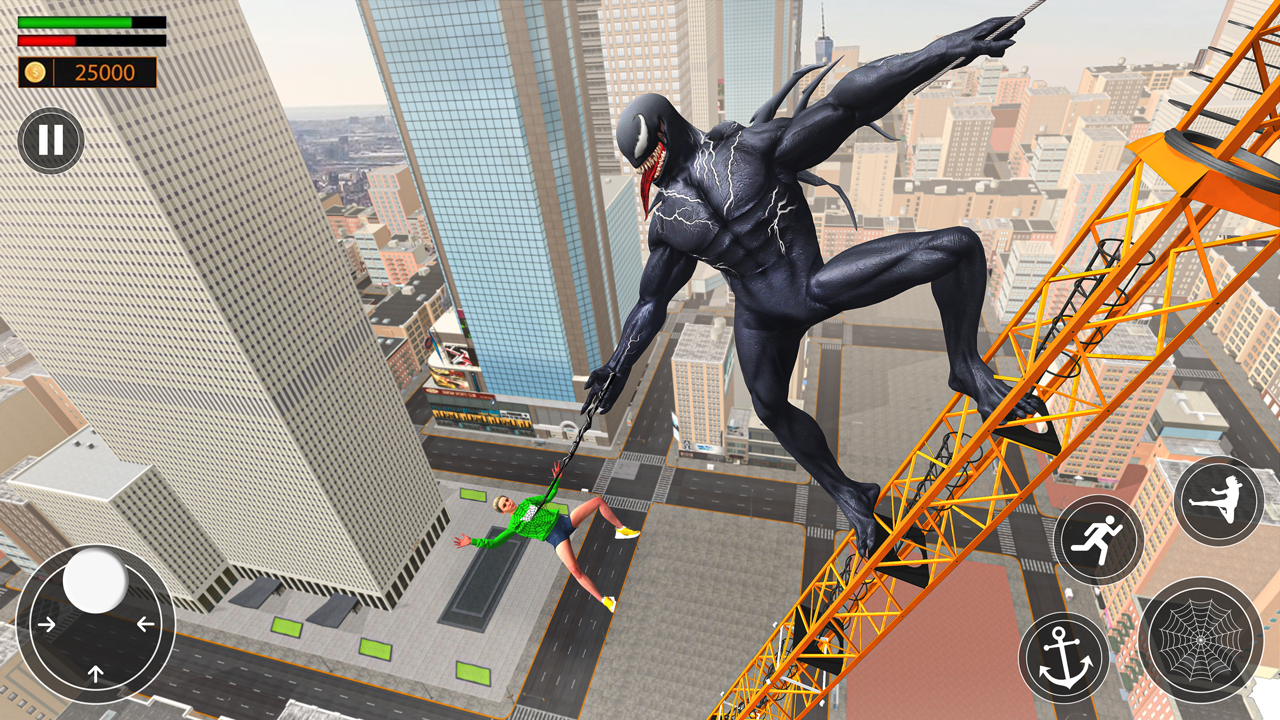Tap the gold coin icon
Screen dimensions: 1280x720
35,71
